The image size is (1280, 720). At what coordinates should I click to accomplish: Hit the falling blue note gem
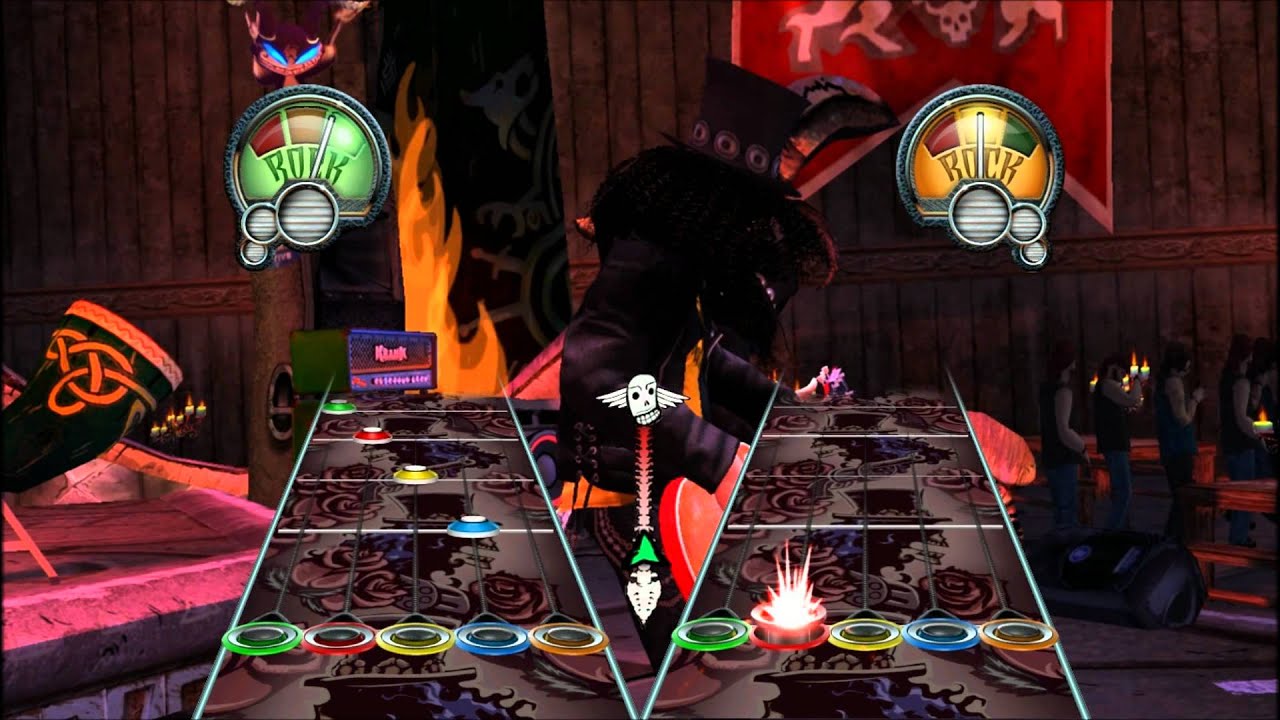pos(473,526)
